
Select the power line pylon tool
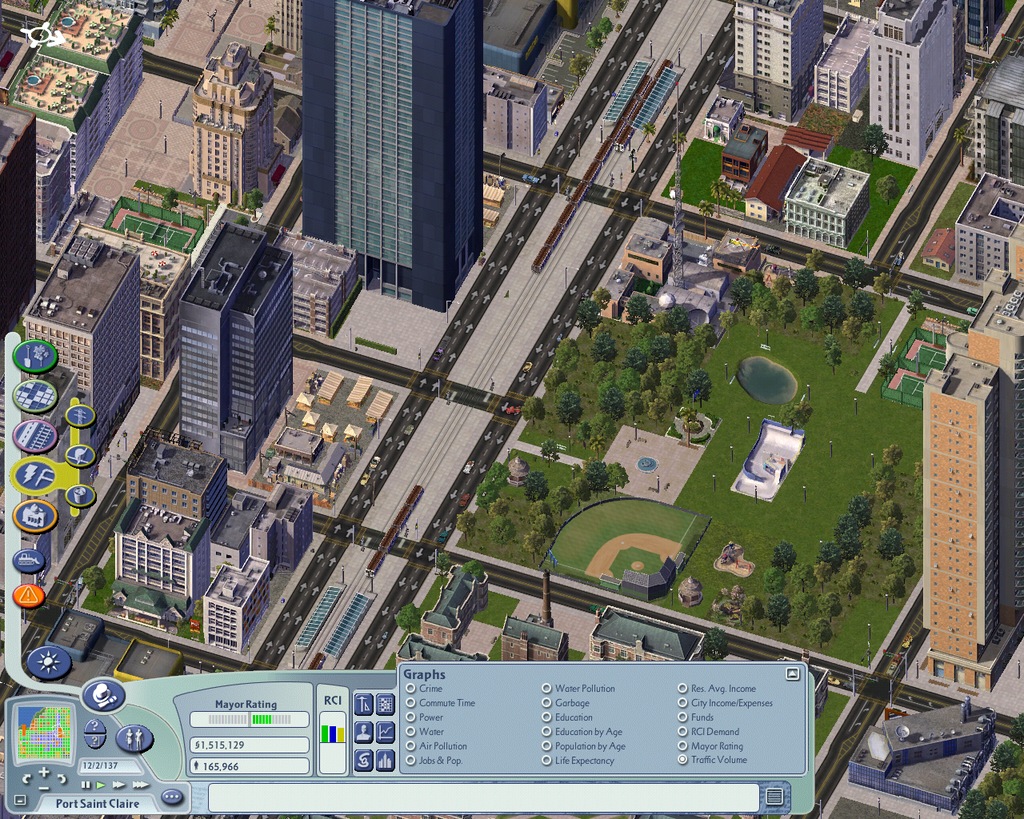(80, 415)
